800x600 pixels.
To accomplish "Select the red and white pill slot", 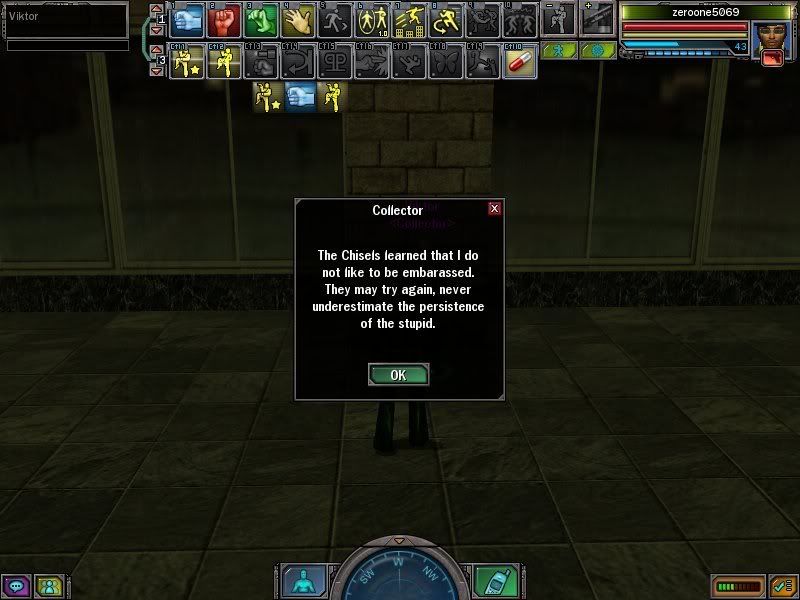I will point(520,62).
